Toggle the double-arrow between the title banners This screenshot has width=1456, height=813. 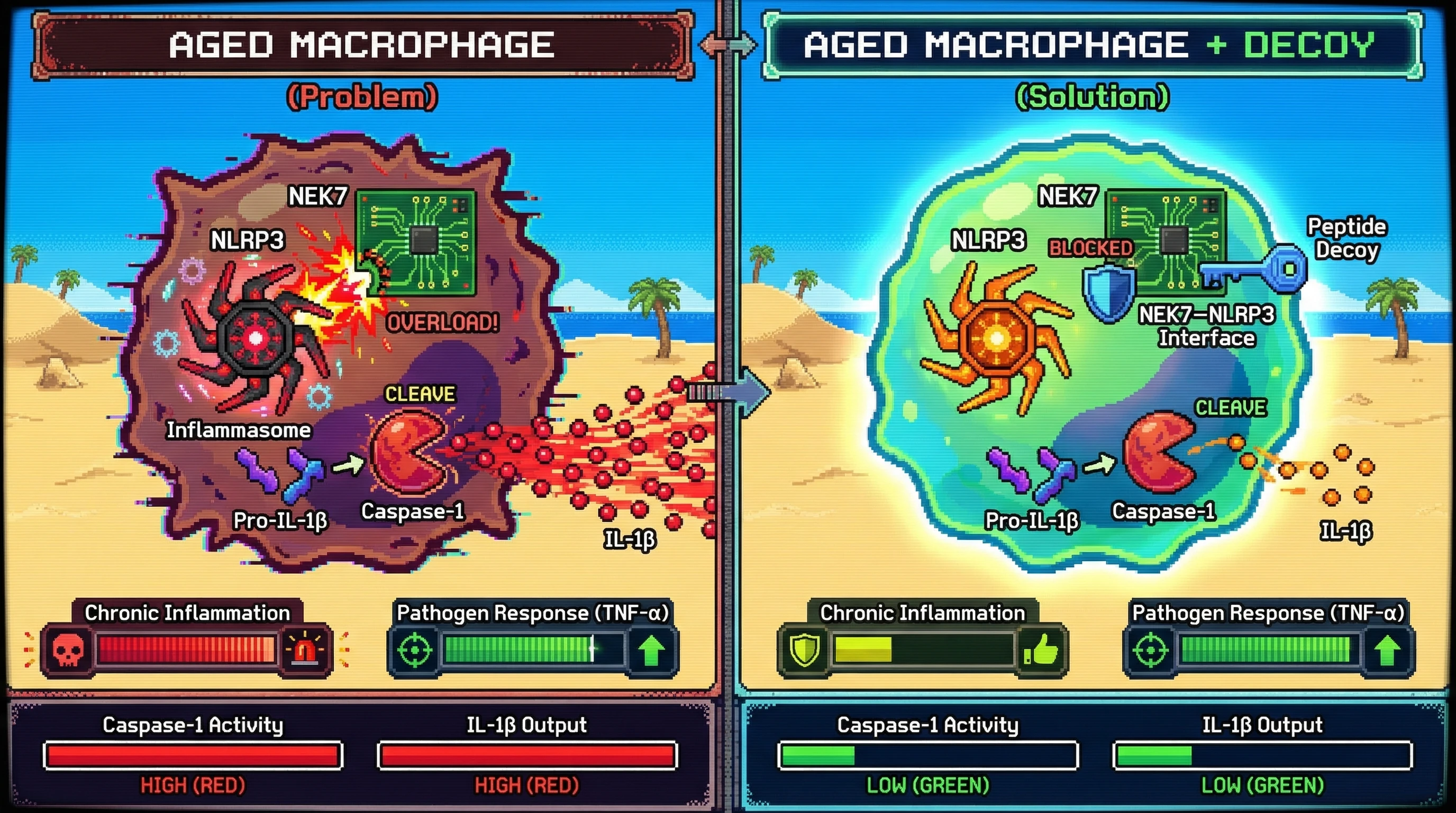click(727, 44)
